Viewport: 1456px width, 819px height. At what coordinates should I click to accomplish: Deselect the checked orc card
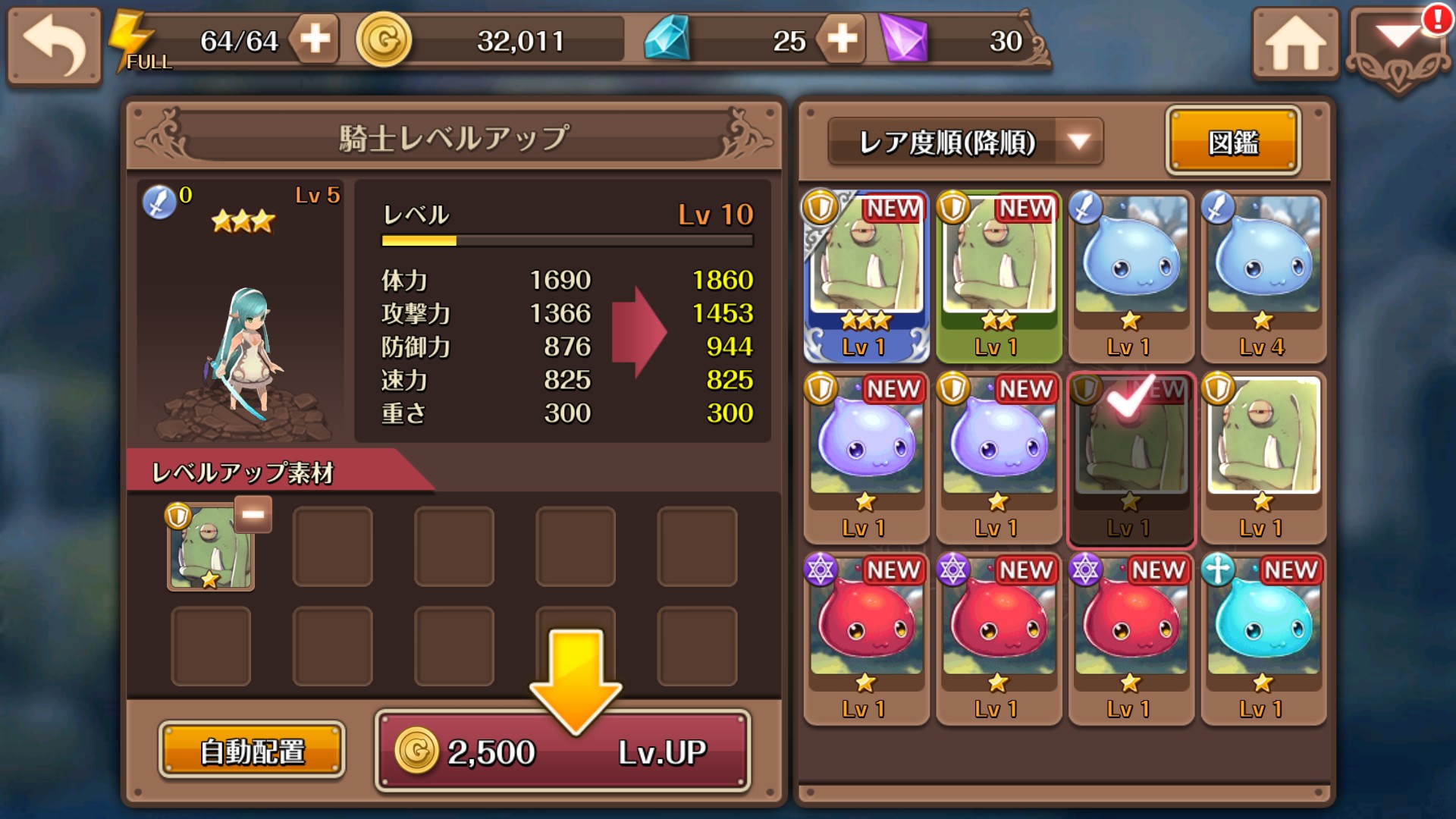tap(1131, 458)
